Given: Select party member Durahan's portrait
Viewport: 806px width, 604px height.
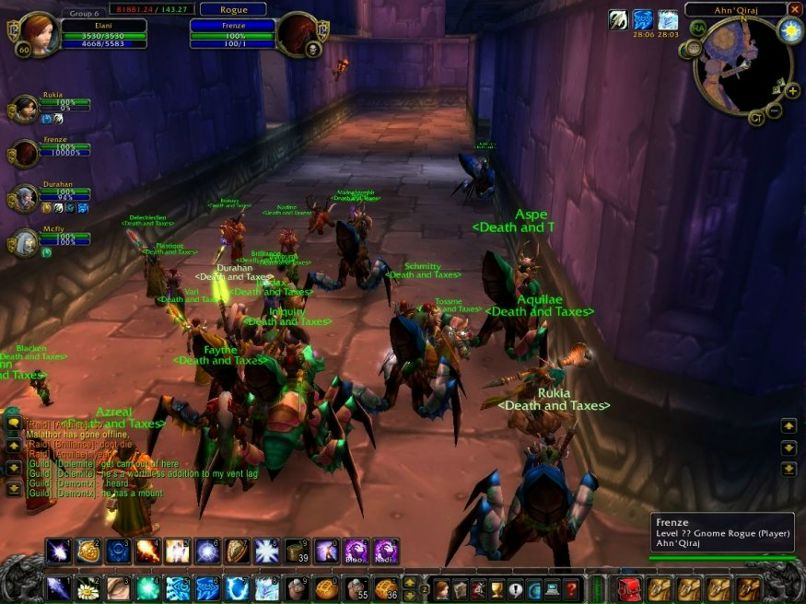Looking at the screenshot, I should click(x=24, y=197).
